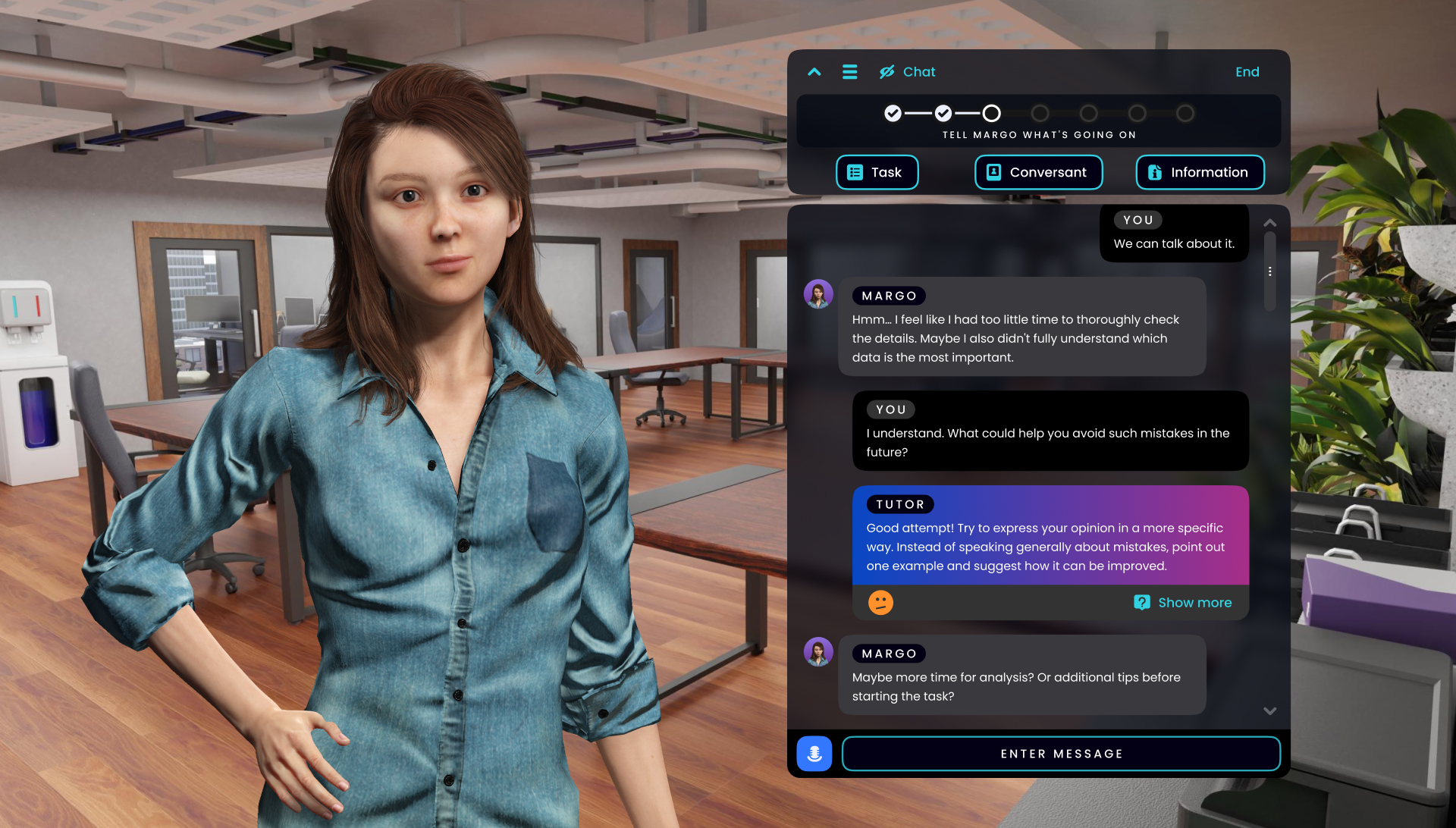1456x828 pixels.
Task: Click the chat scroll-down arrow
Action: (1270, 711)
